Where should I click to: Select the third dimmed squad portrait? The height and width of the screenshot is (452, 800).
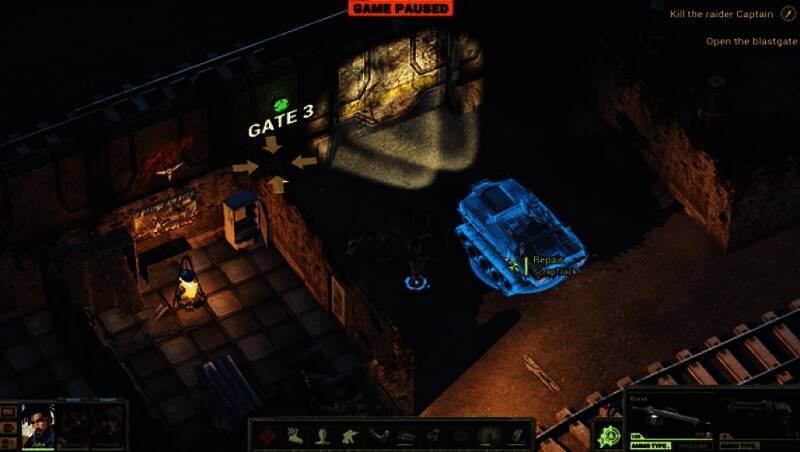point(109,425)
